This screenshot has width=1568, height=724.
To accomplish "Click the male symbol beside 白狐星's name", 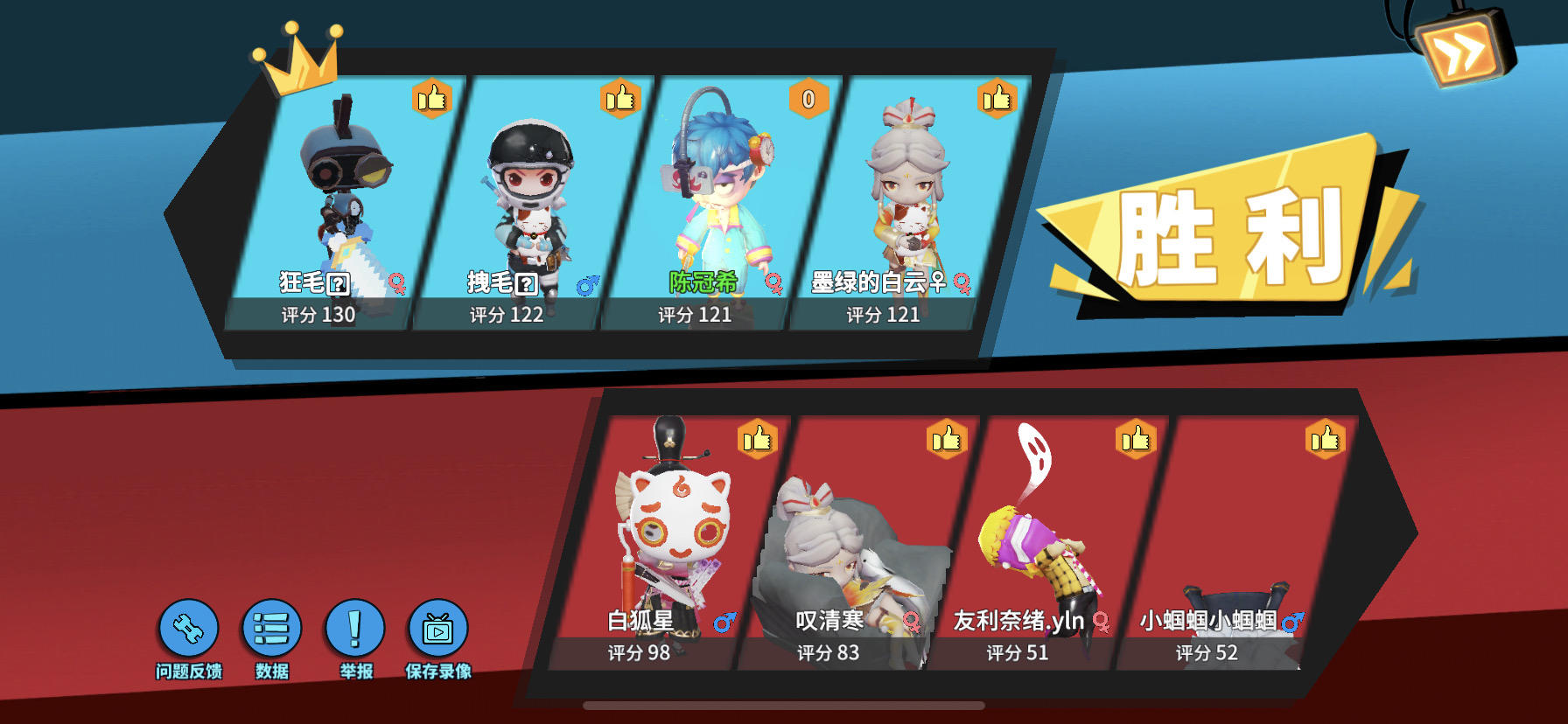I will (x=722, y=623).
